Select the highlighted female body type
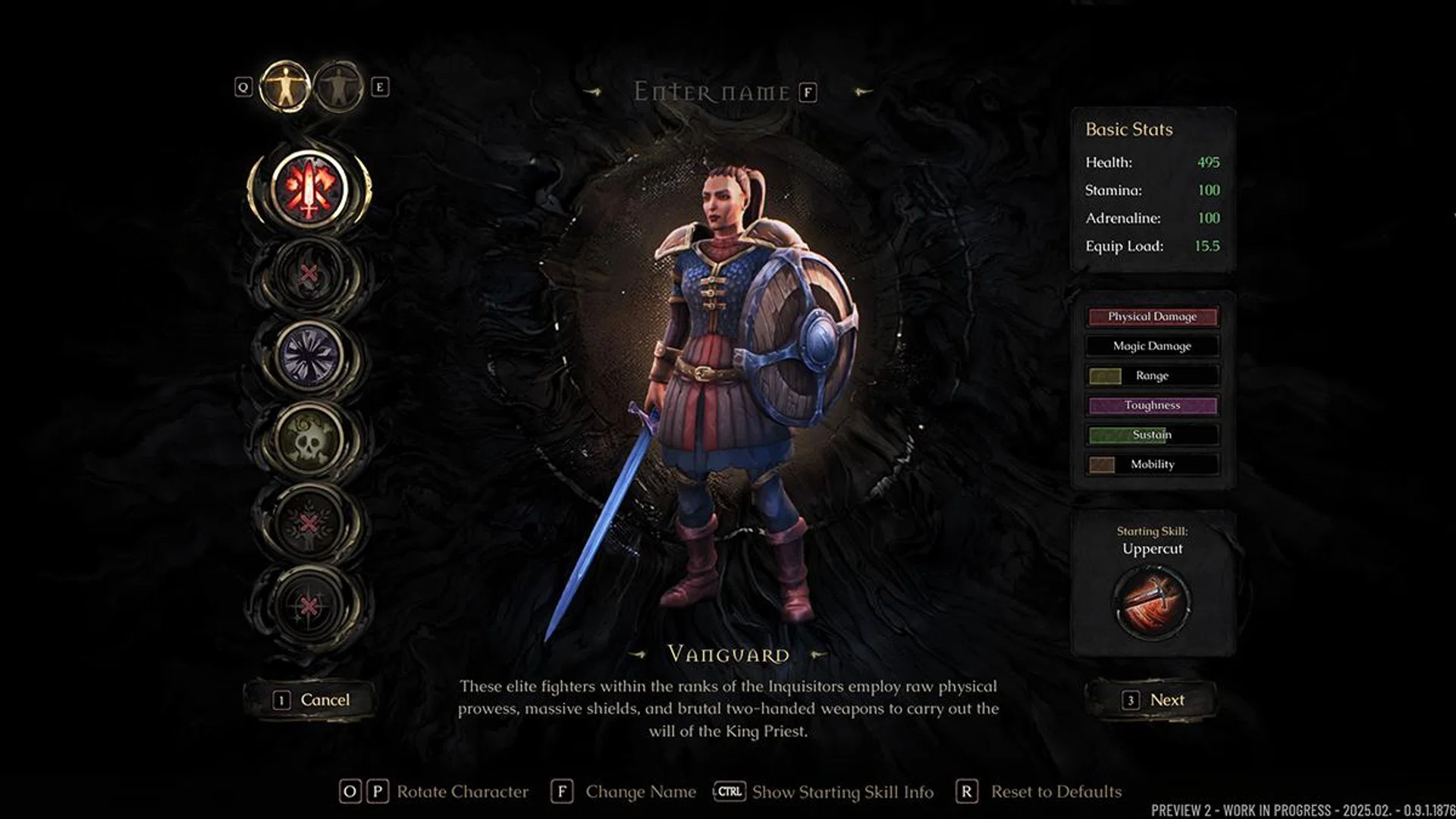This screenshot has width=1456, height=819. point(286,86)
